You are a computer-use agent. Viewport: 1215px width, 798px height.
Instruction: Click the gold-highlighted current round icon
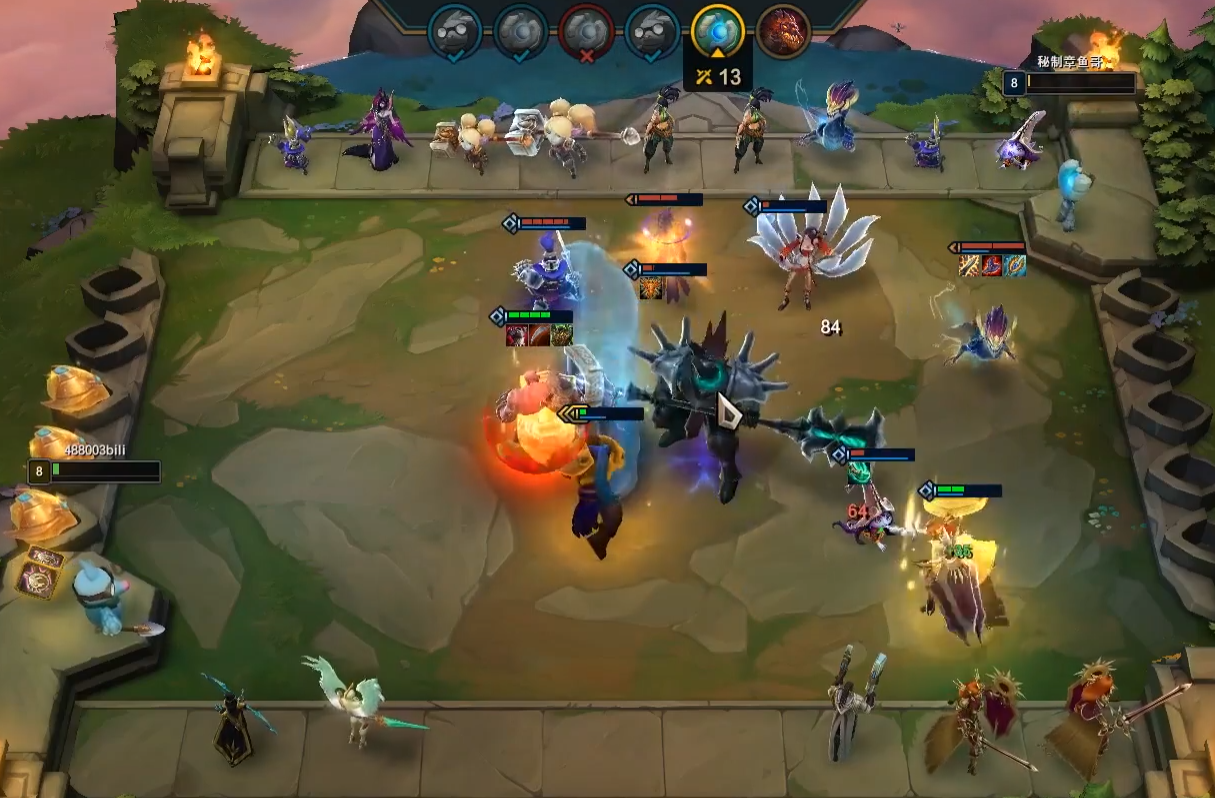click(718, 31)
